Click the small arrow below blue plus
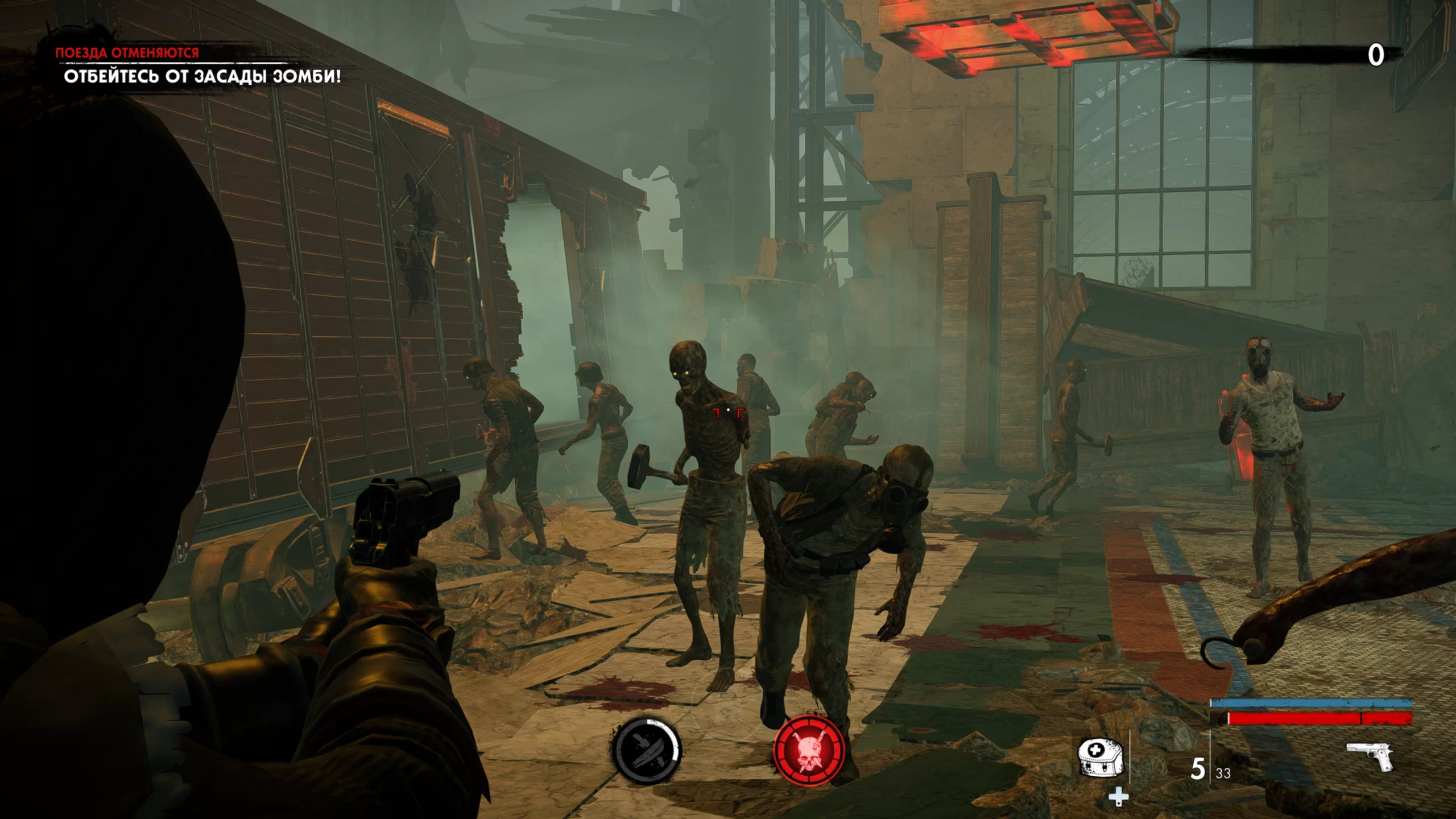This screenshot has height=819, width=1456. 1119,806
